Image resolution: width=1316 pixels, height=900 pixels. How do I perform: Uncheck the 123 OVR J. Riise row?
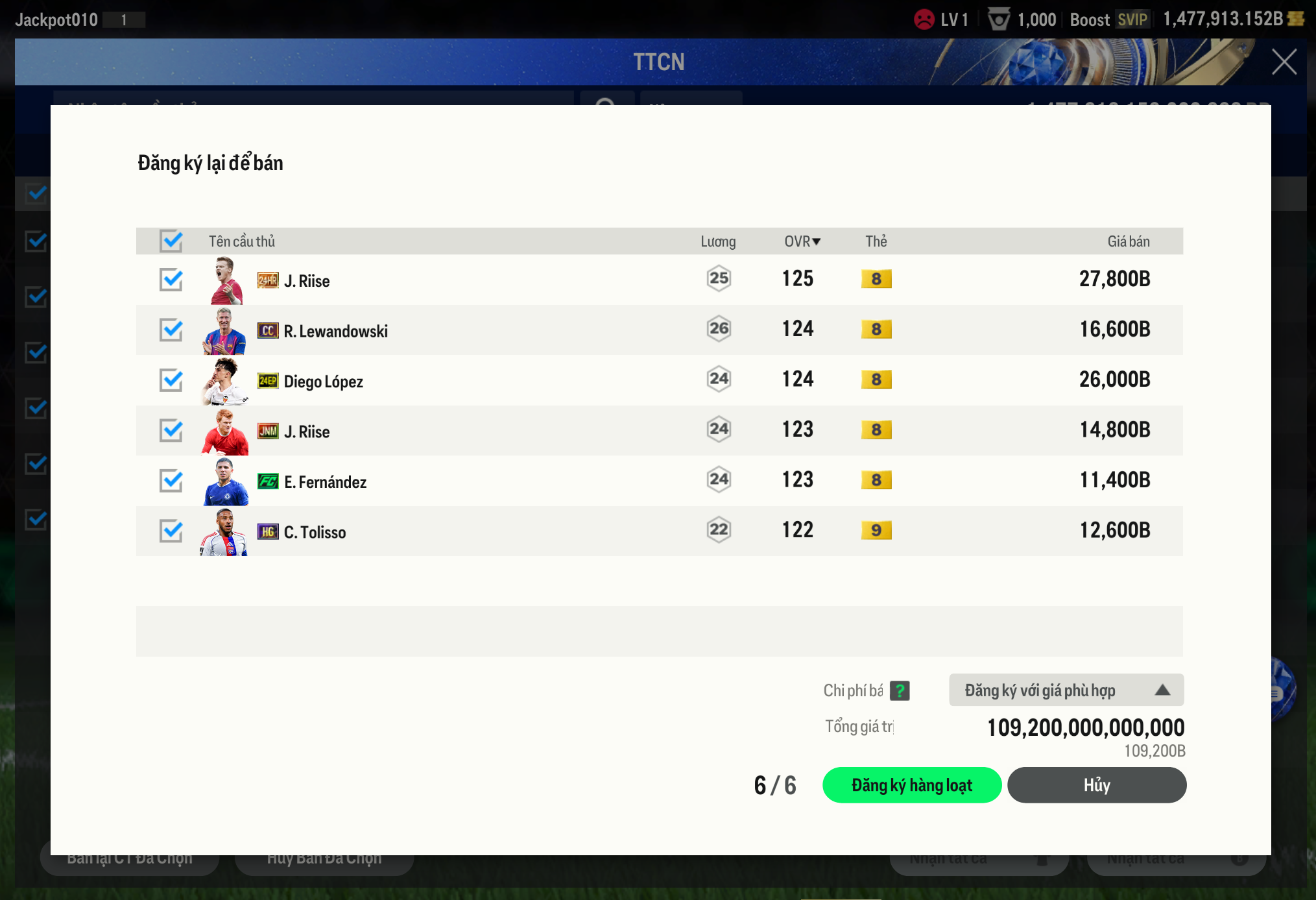pos(171,430)
